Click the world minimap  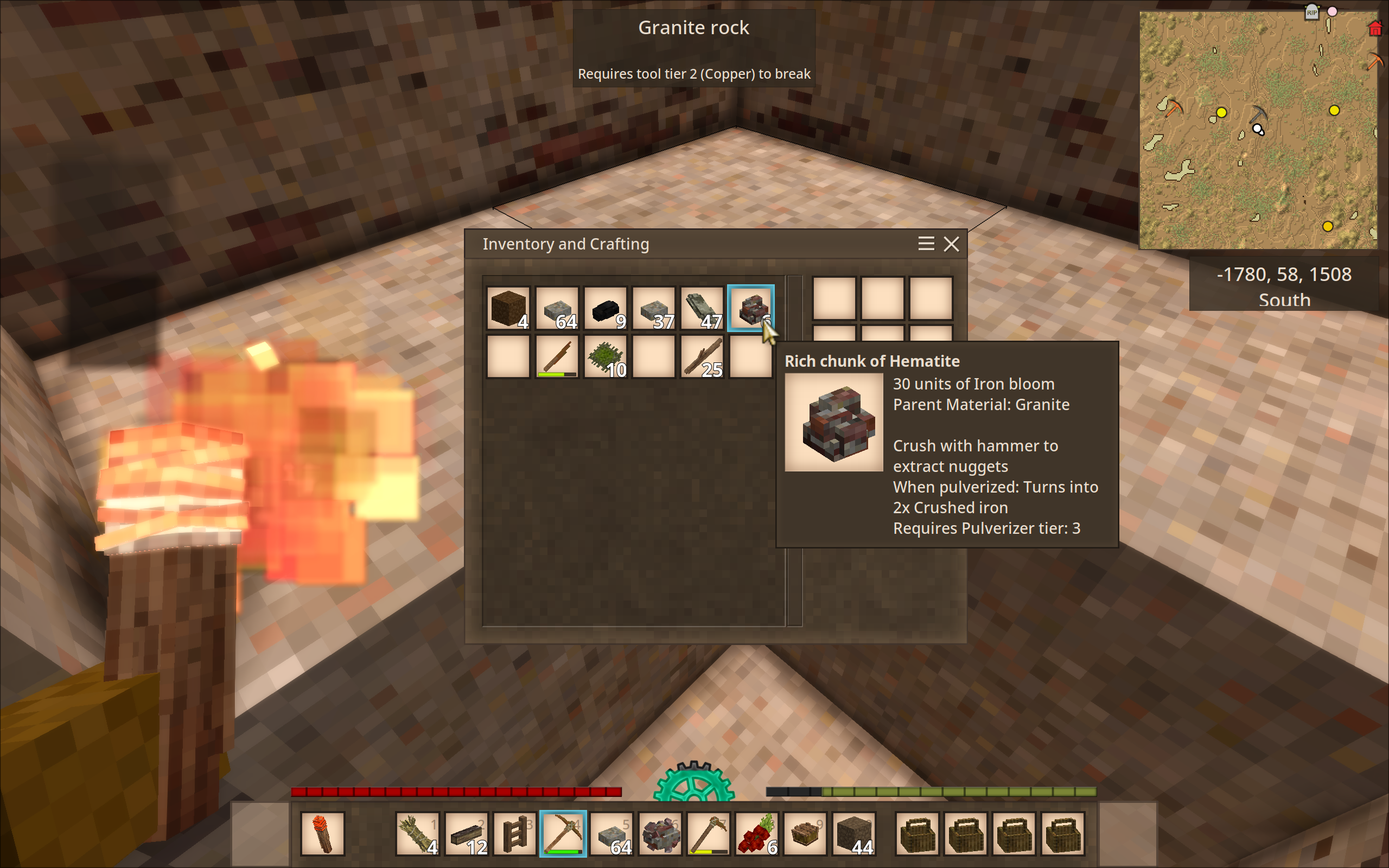point(1258,131)
